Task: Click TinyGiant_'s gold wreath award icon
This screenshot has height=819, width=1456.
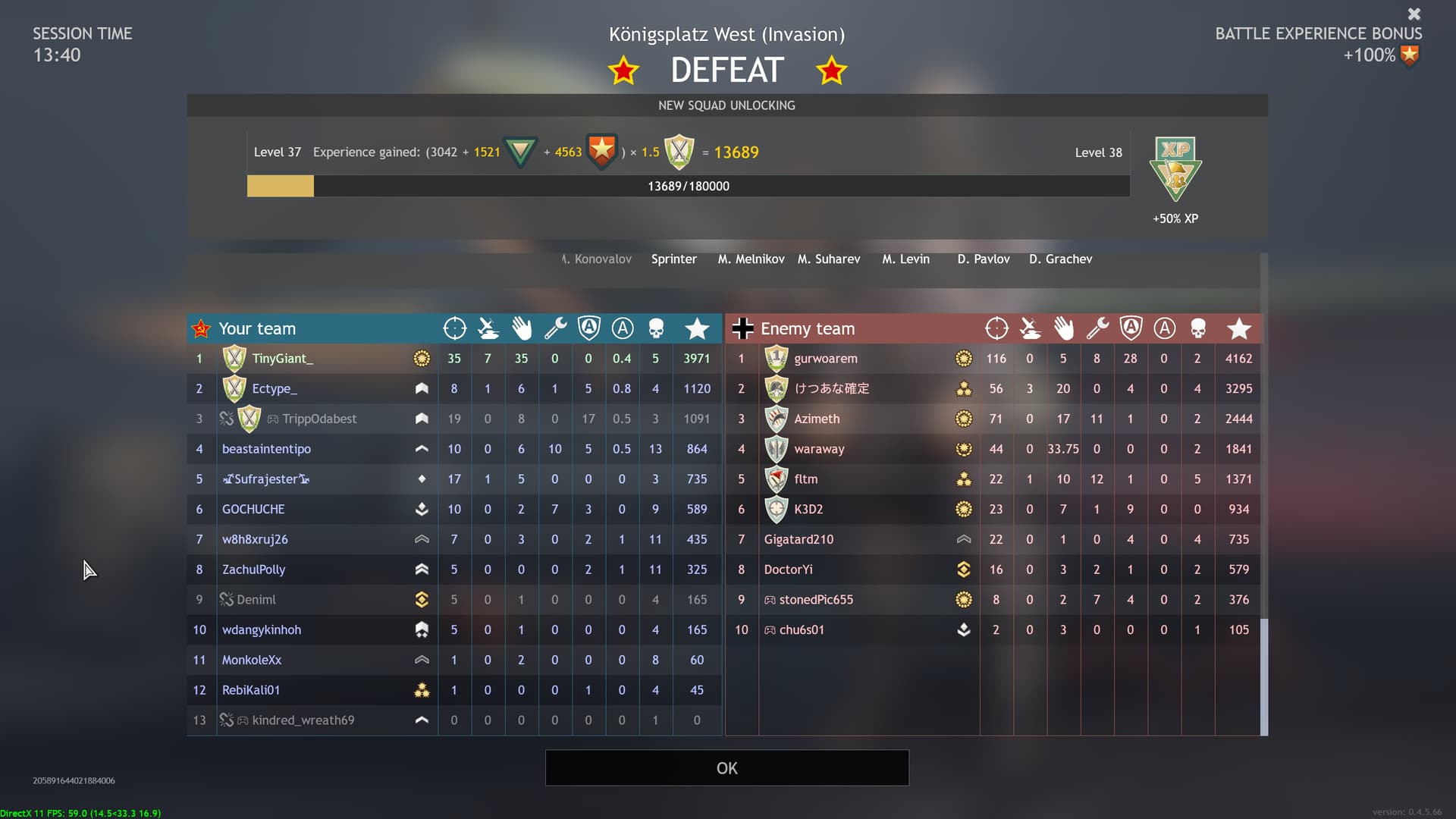Action: [422, 358]
